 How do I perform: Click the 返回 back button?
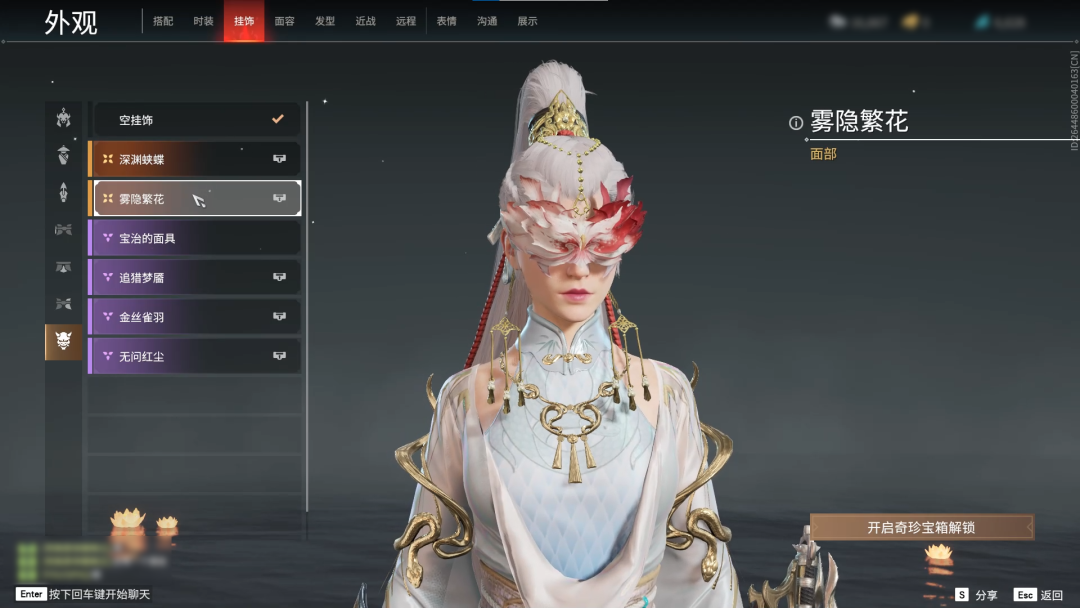pyautogui.click(x=1040, y=595)
